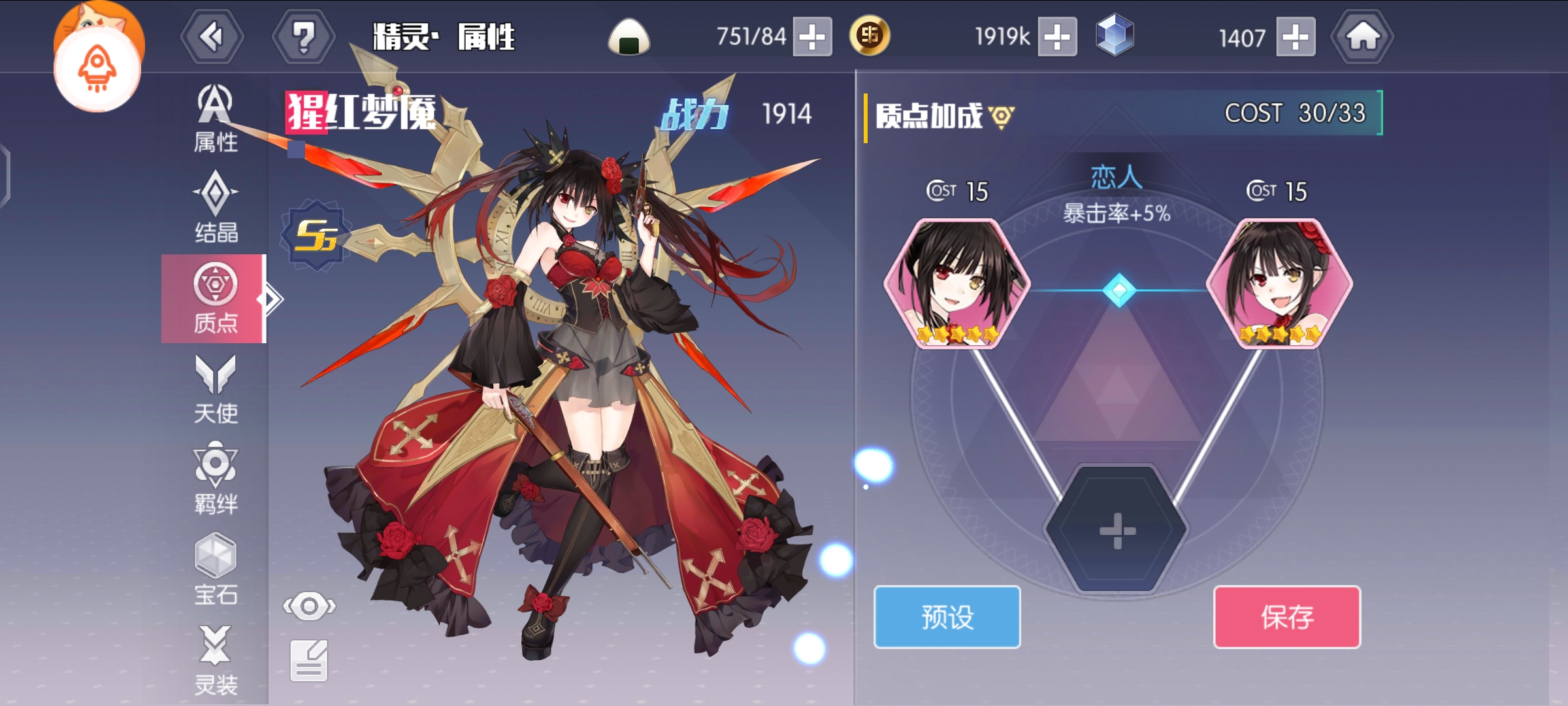The image size is (1568, 706).
Task: Select the left equipped Kurumi portrait
Action: coord(956,284)
